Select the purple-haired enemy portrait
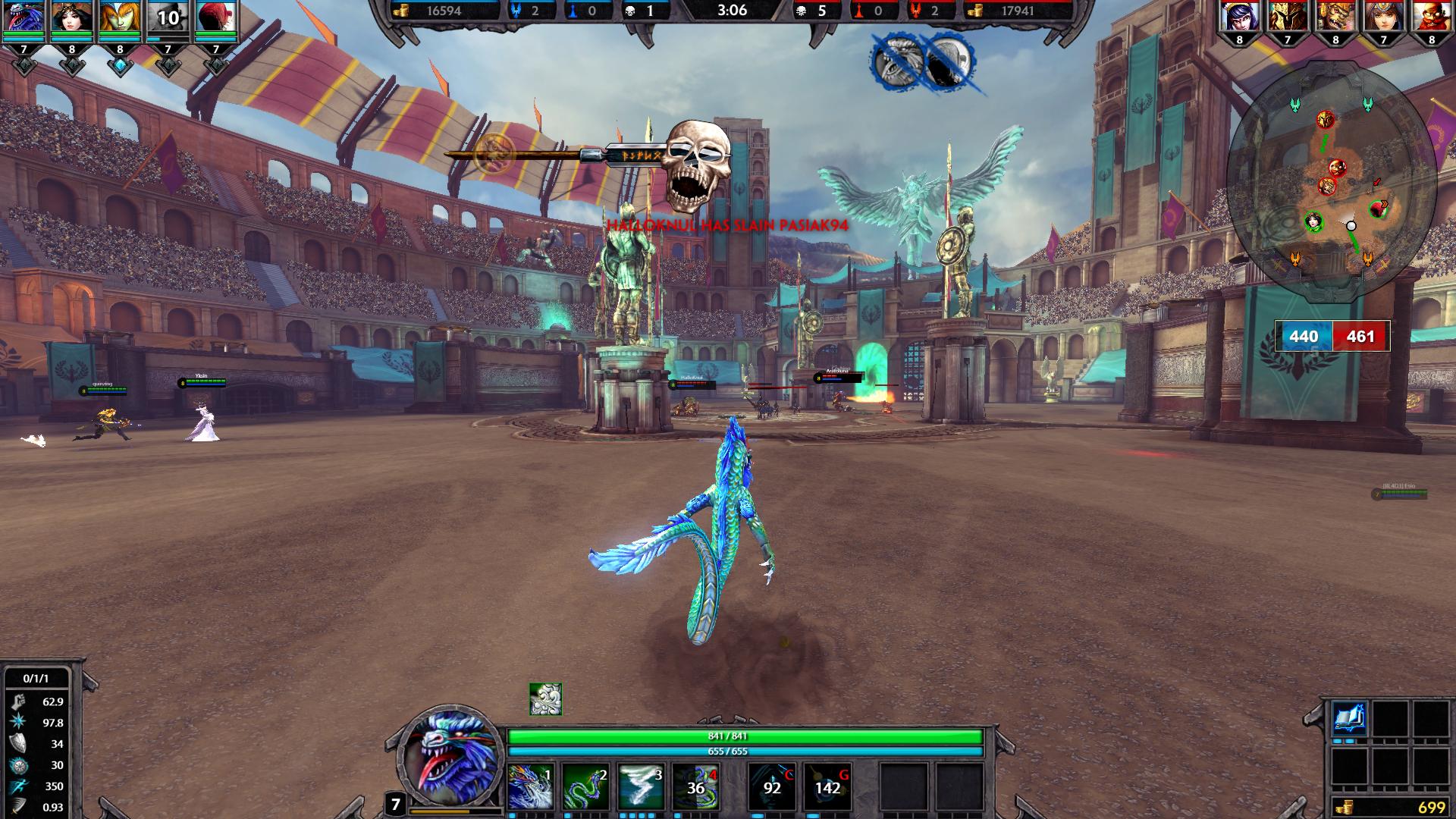1456x819 pixels. tap(1240, 18)
